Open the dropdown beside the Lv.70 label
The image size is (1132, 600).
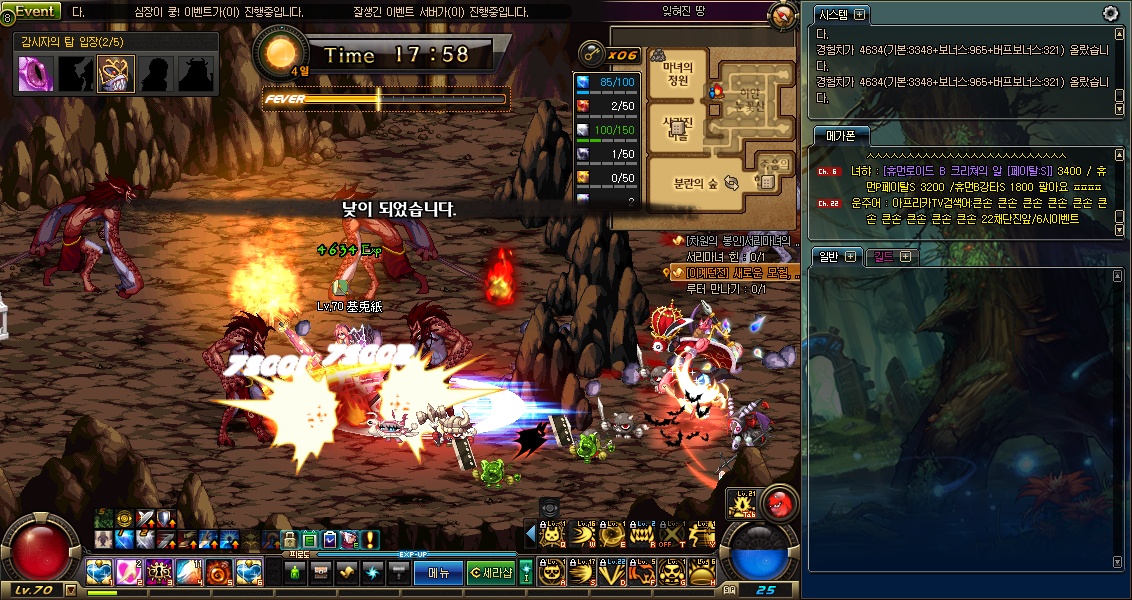click(70, 590)
